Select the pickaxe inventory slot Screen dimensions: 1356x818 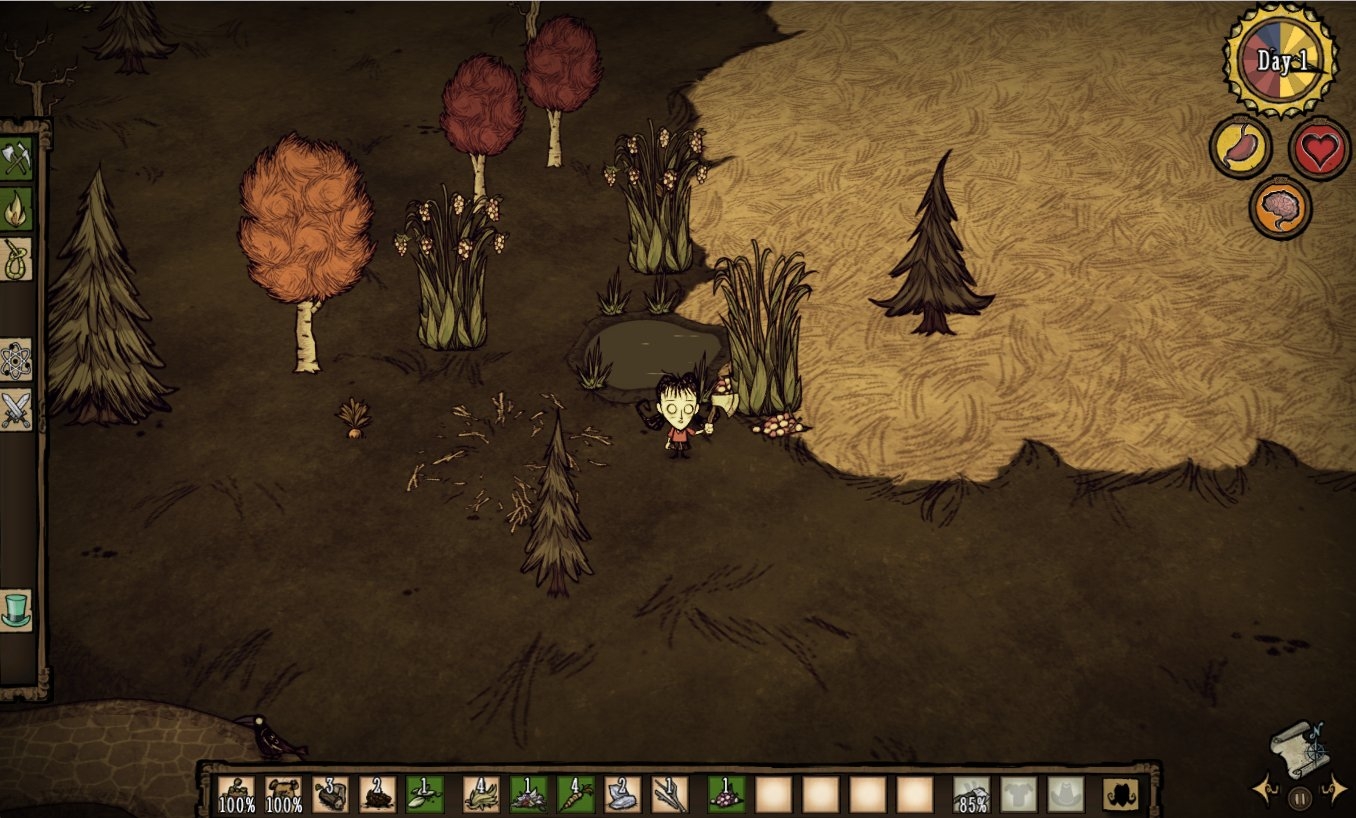(x=283, y=794)
